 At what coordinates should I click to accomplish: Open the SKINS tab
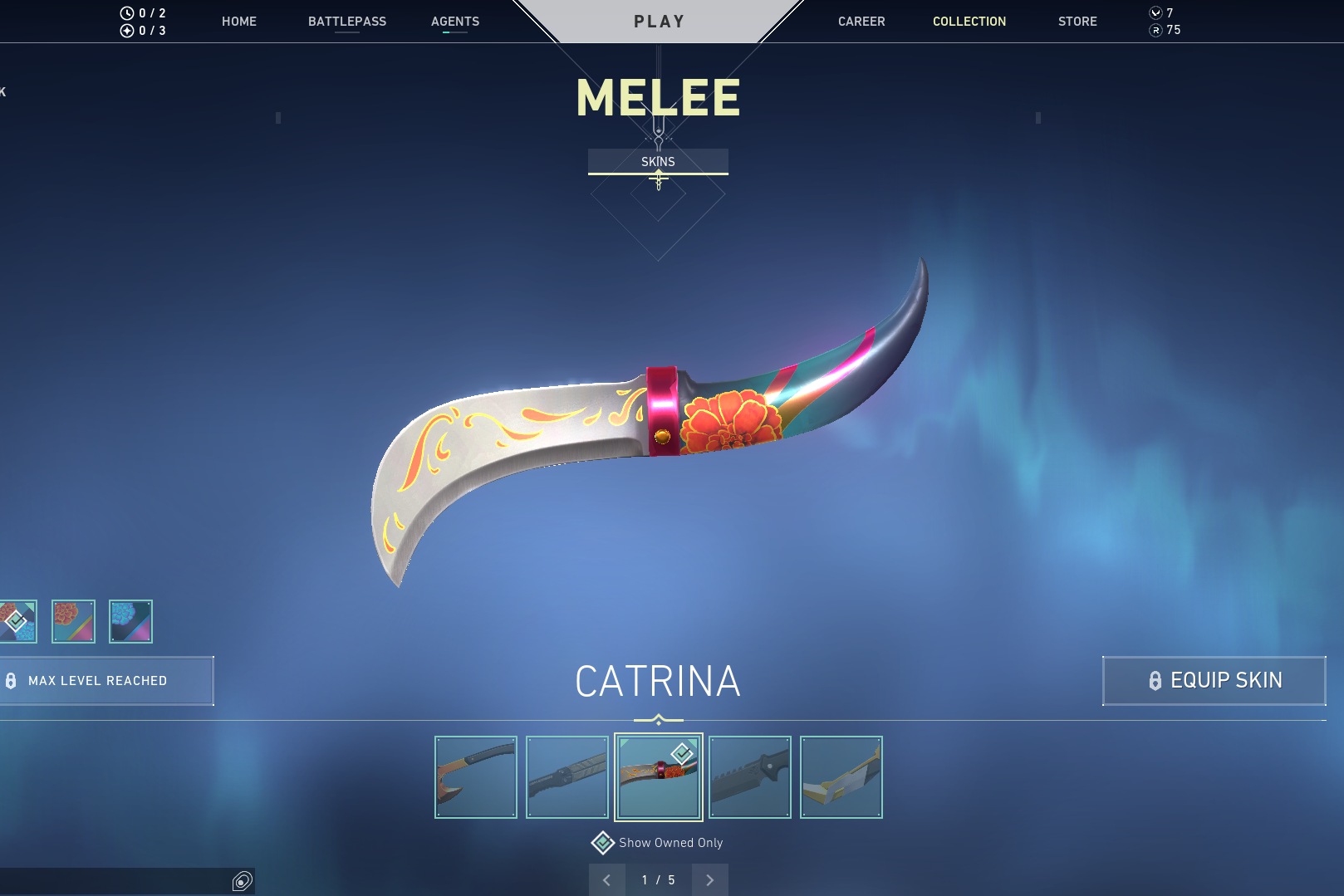click(x=659, y=161)
